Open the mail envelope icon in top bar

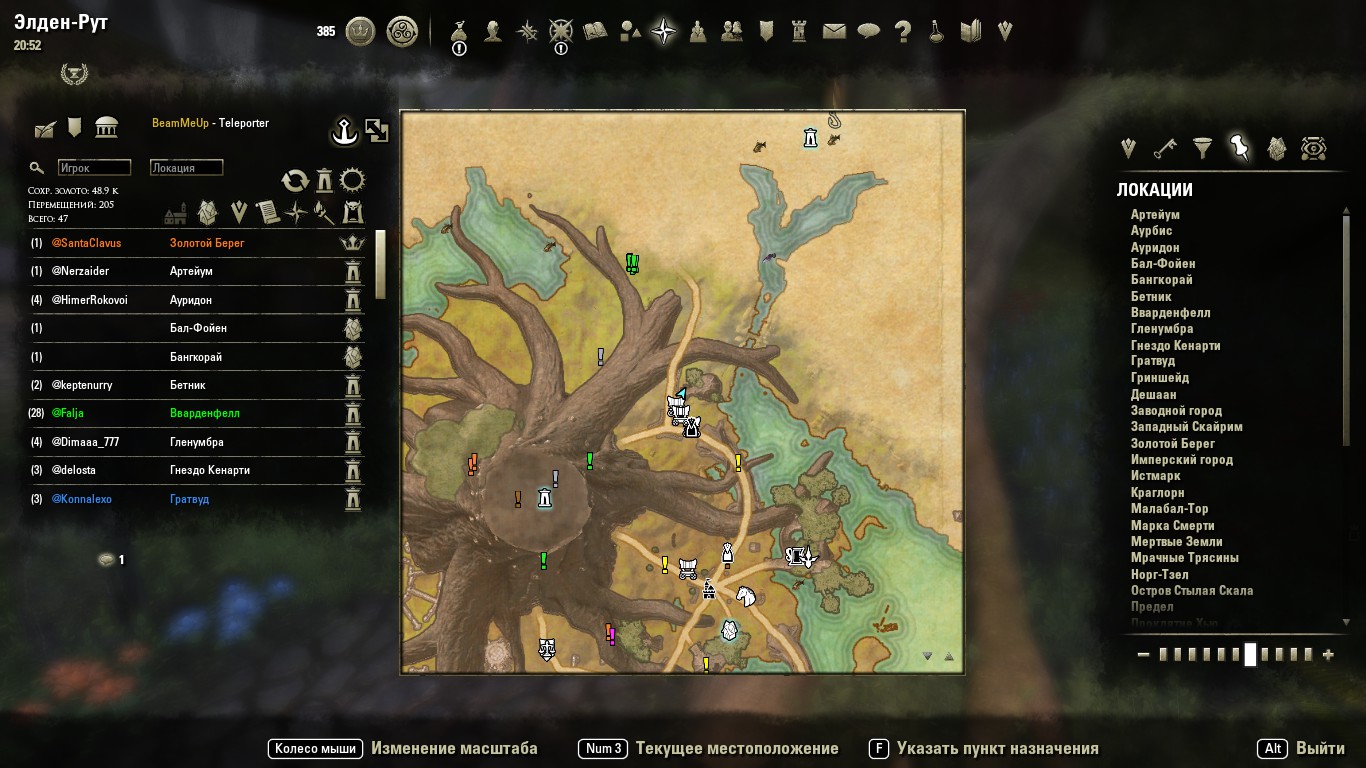tap(834, 32)
